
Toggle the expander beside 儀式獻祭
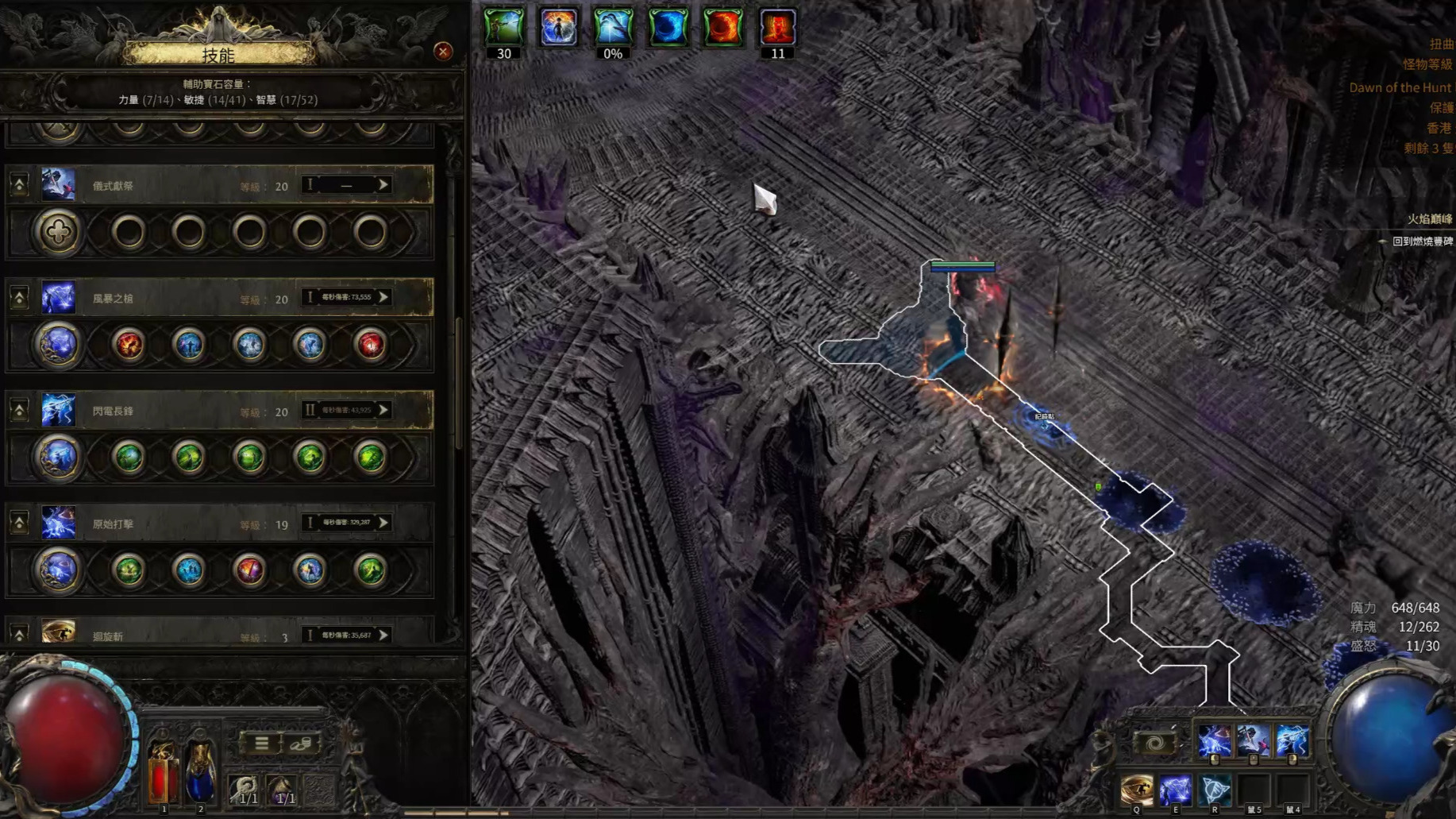(19, 185)
